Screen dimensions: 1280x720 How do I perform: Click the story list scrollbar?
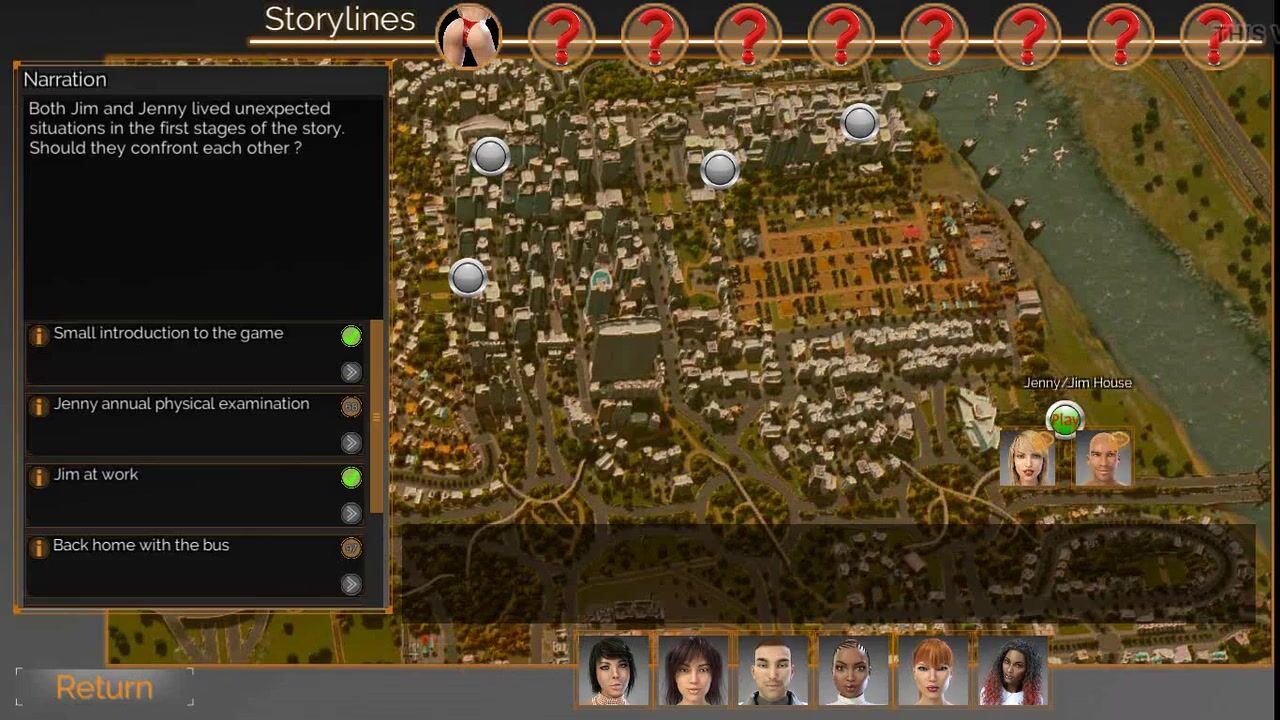377,417
